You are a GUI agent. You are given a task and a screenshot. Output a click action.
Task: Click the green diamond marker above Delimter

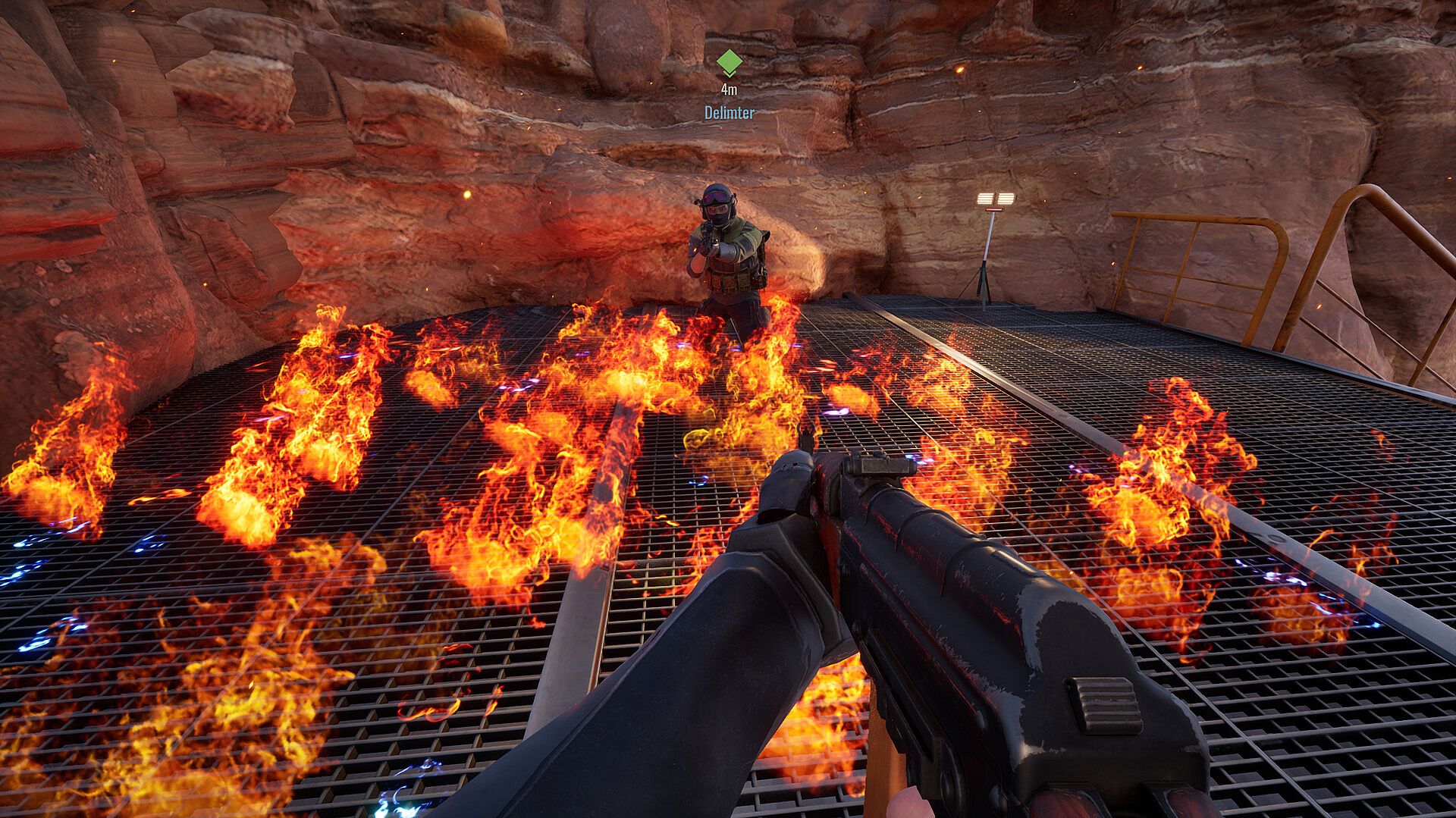[x=729, y=63]
